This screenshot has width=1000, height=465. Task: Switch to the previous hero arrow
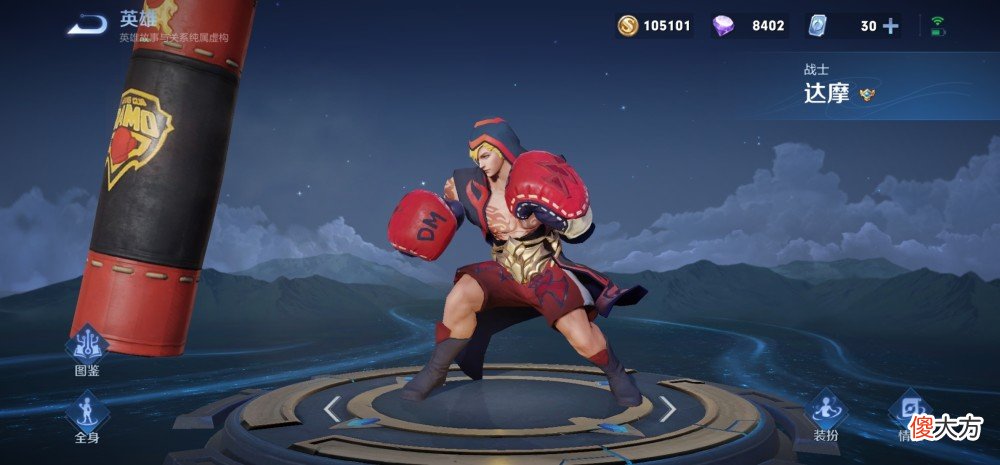point(332,408)
